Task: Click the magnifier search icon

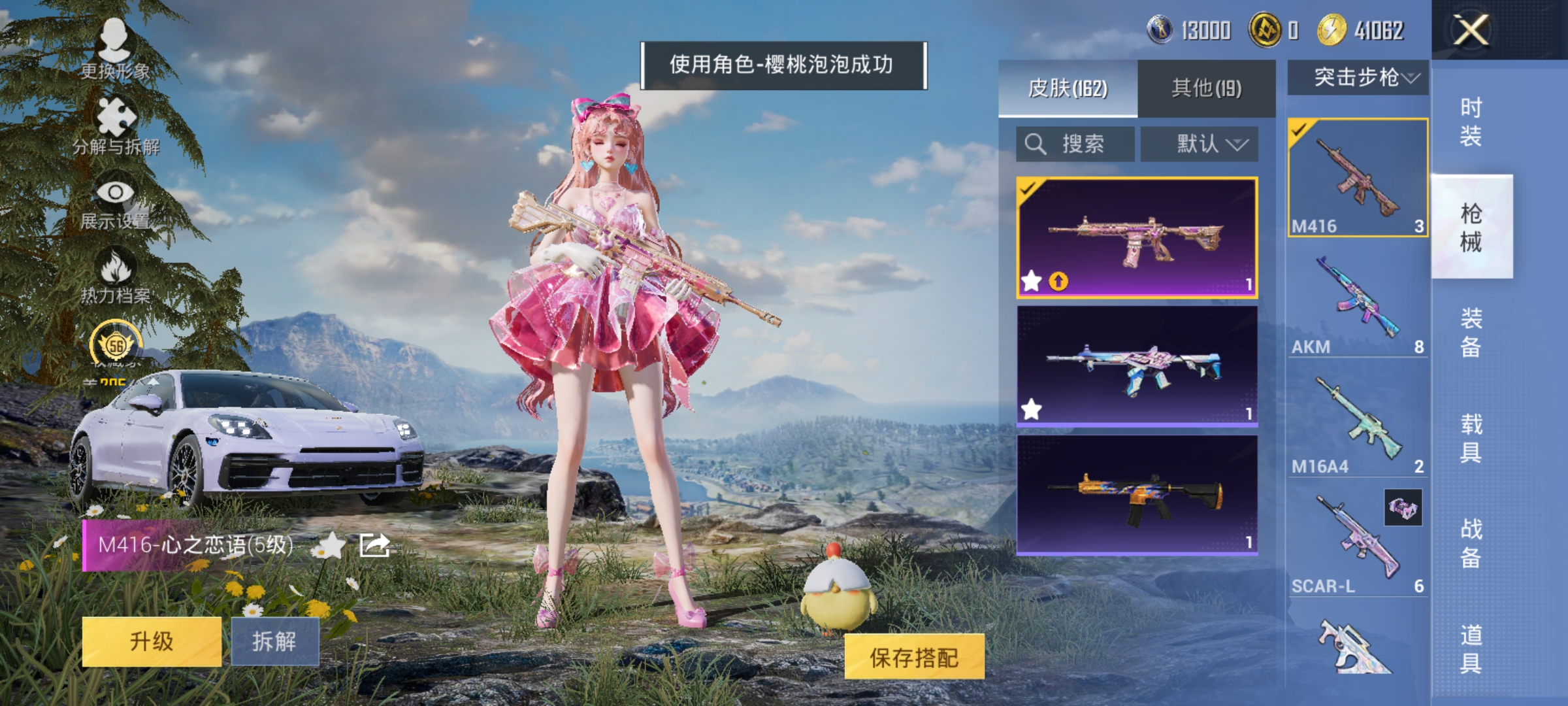Action: pos(1034,143)
